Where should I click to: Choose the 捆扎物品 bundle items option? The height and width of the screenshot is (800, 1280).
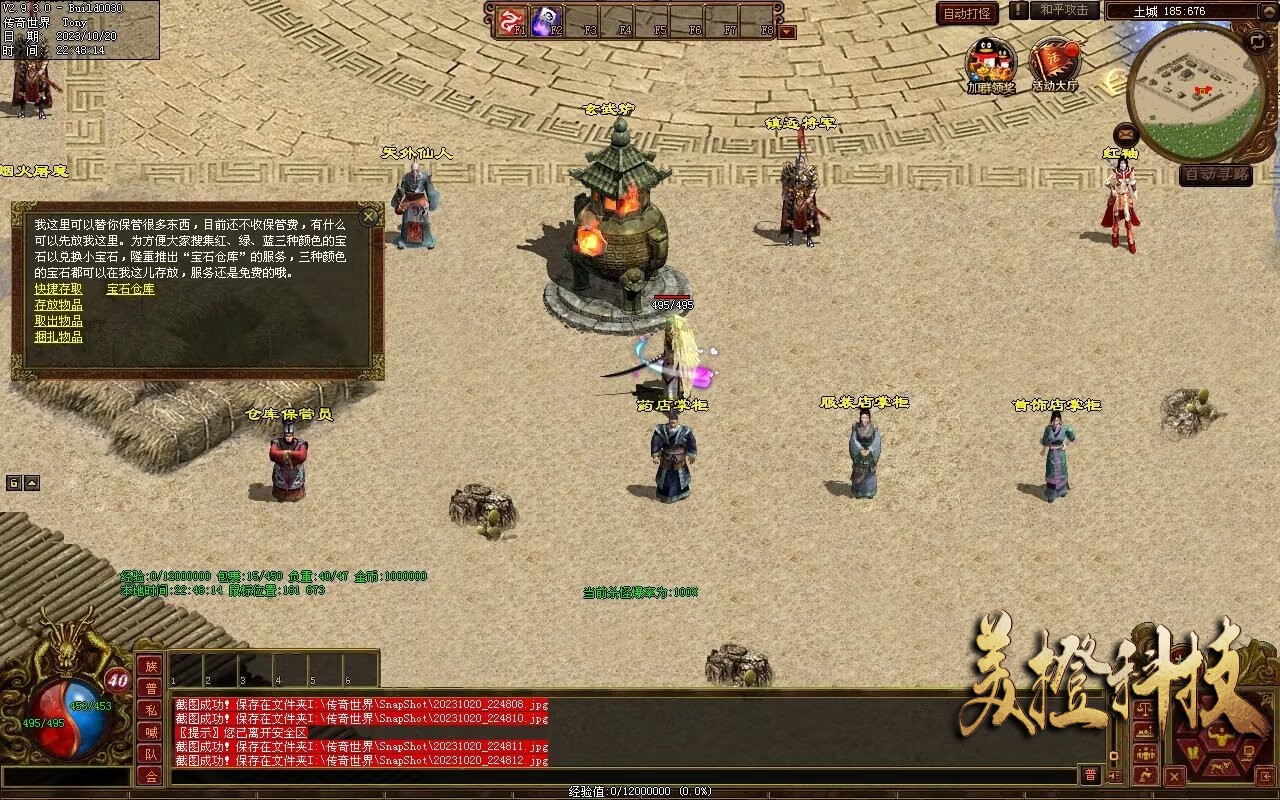59,337
